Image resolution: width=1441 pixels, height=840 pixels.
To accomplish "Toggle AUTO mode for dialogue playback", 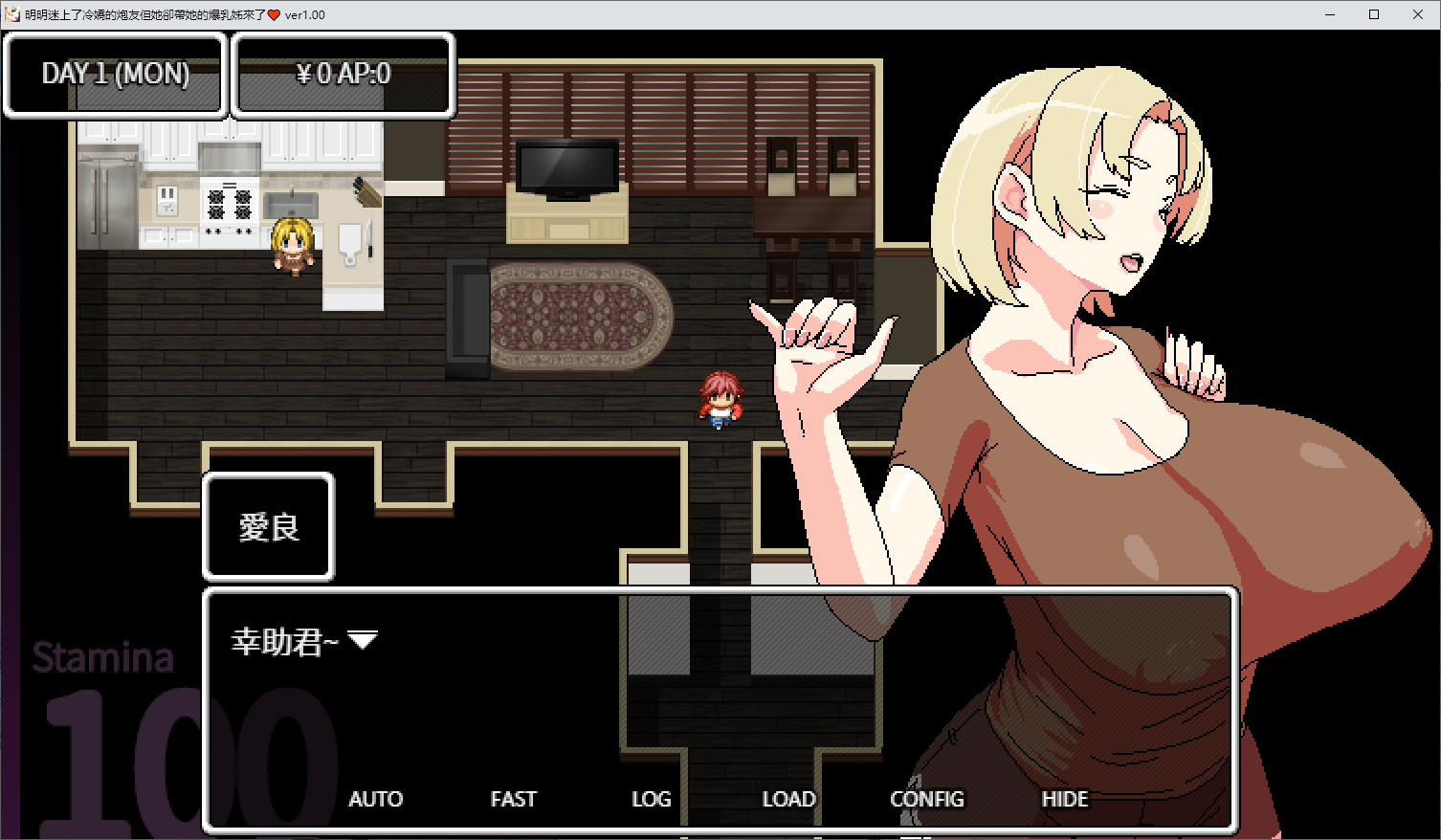I will [376, 799].
